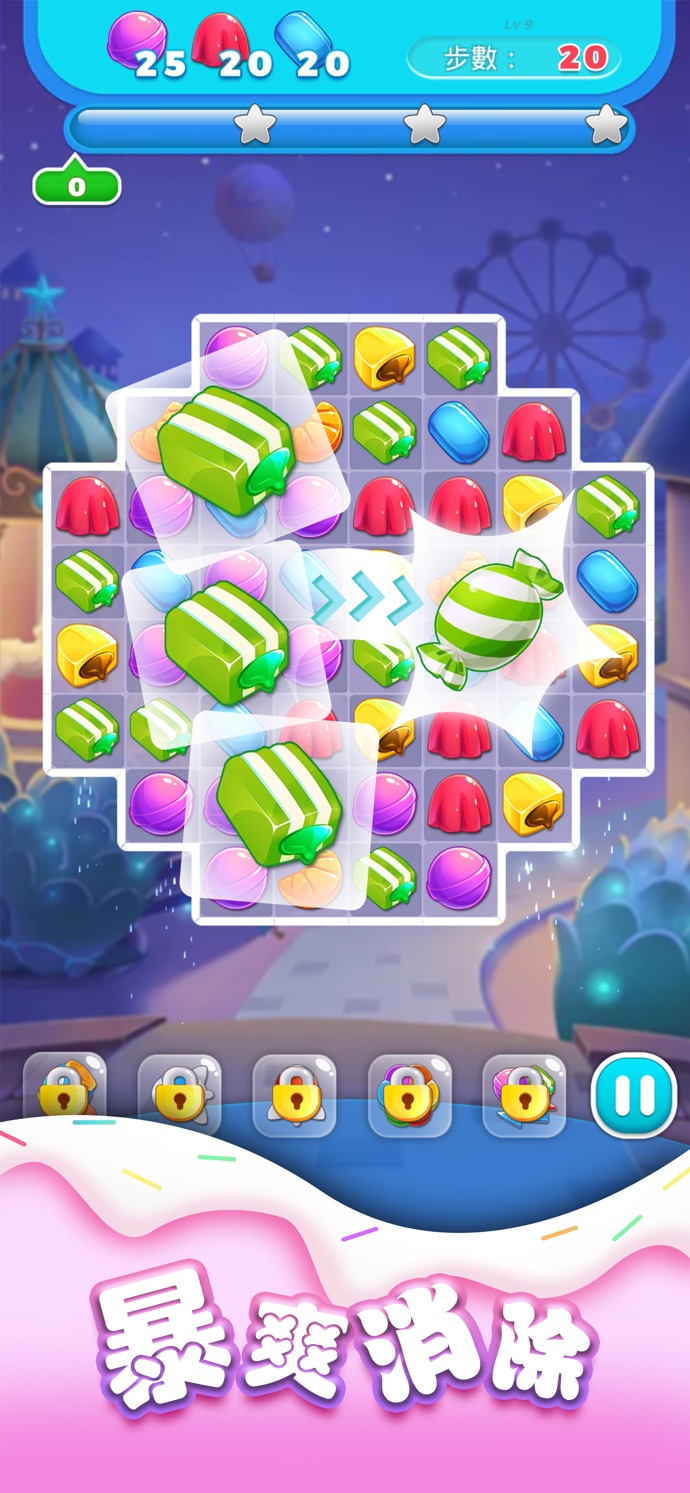
Task: Choose the locked grey star-shaped booster
Action: click(x=180, y=1096)
